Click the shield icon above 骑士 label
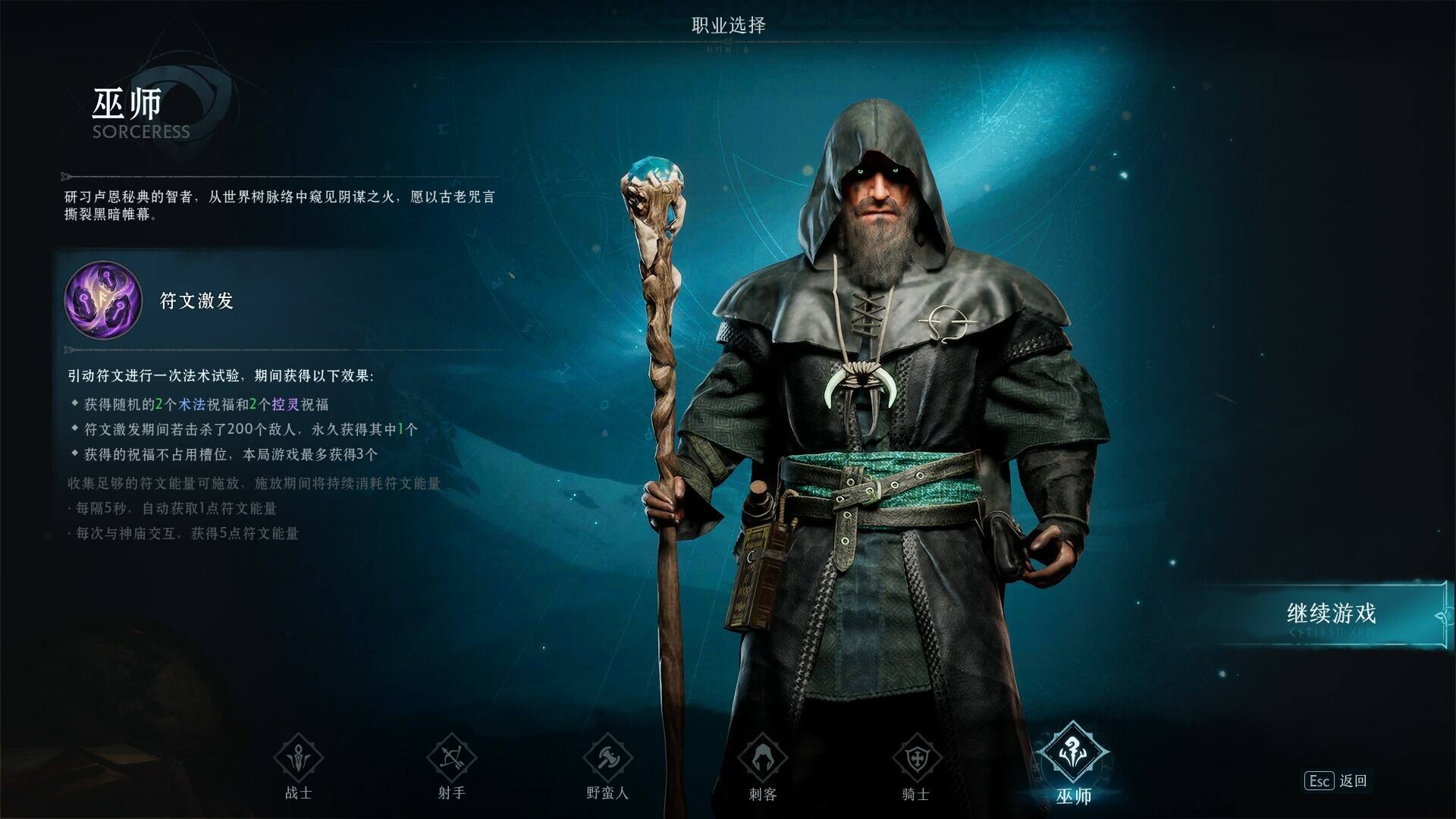 [x=918, y=756]
